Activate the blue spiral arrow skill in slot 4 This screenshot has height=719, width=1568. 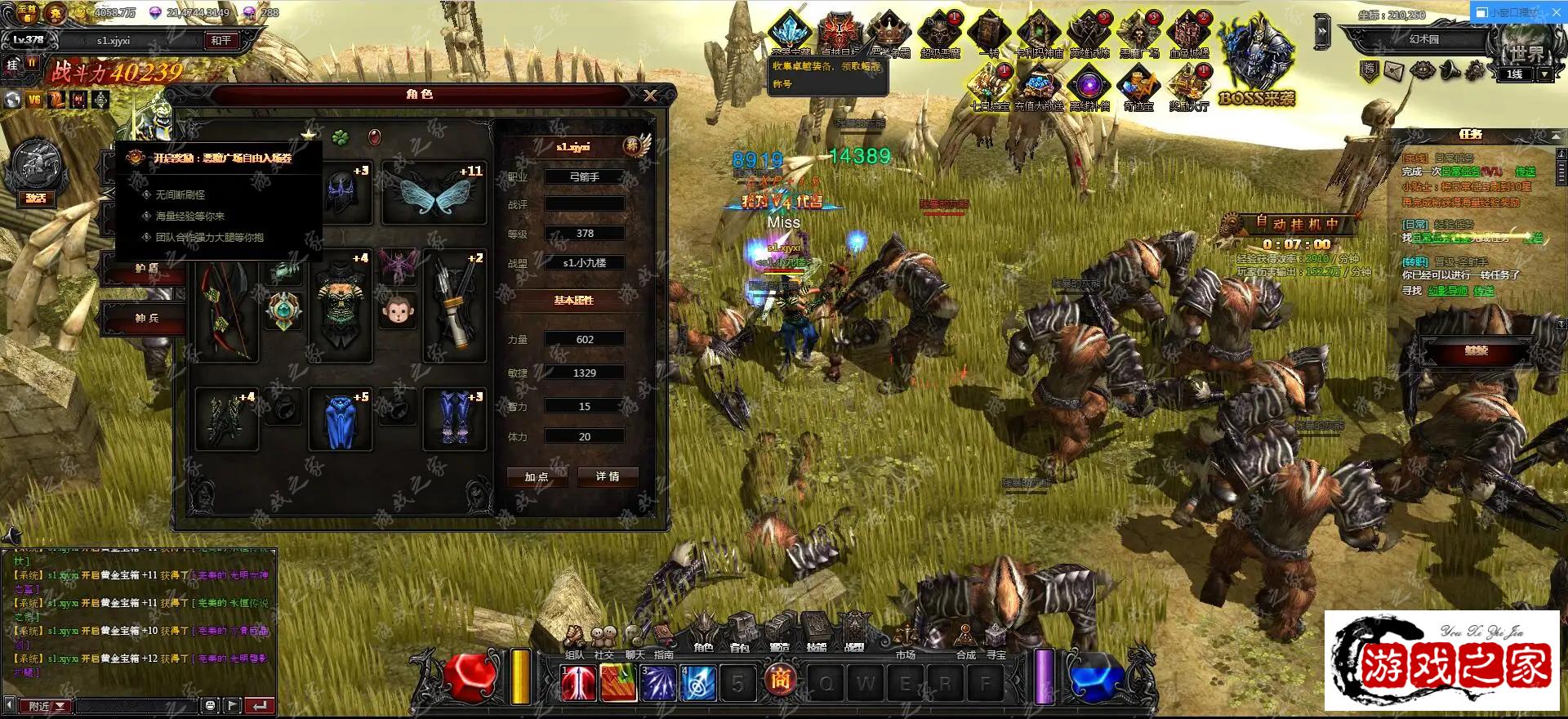click(698, 683)
